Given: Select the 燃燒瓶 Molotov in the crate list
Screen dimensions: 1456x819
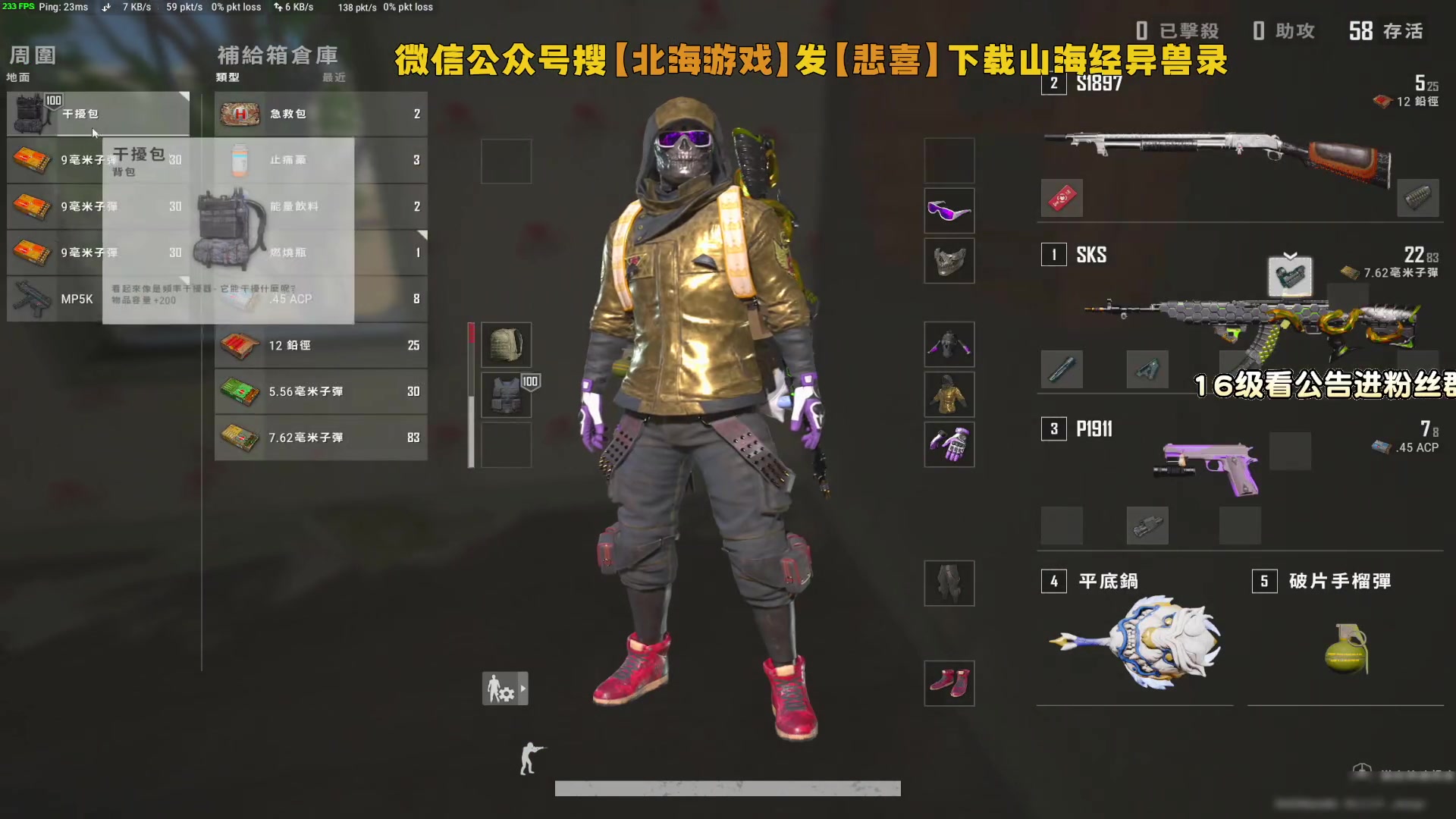Looking at the screenshot, I should pyautogui.click(x=318, y=253).
